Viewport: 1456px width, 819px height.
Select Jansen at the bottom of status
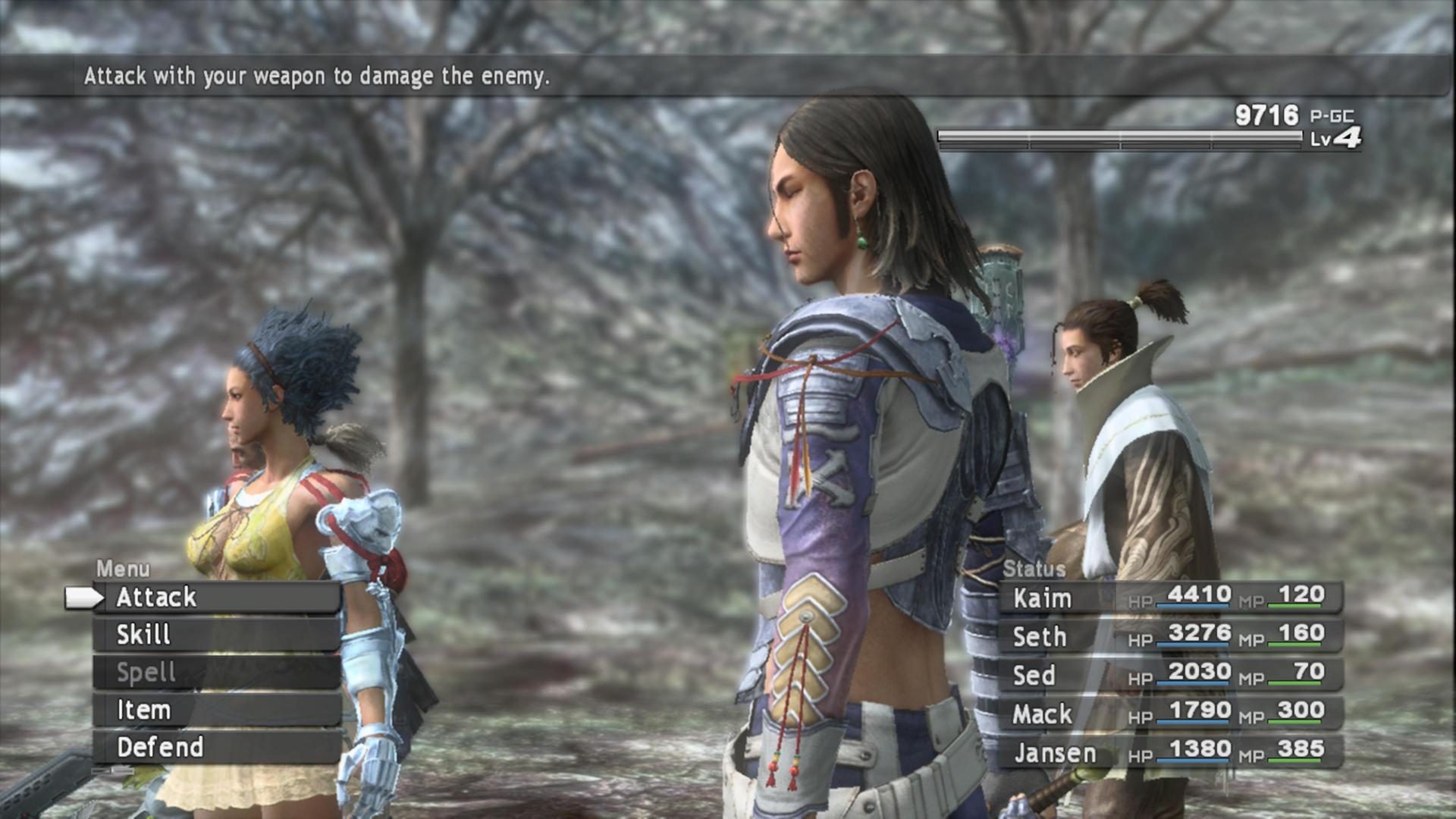pyautogui.click(x=1053, y=752)
